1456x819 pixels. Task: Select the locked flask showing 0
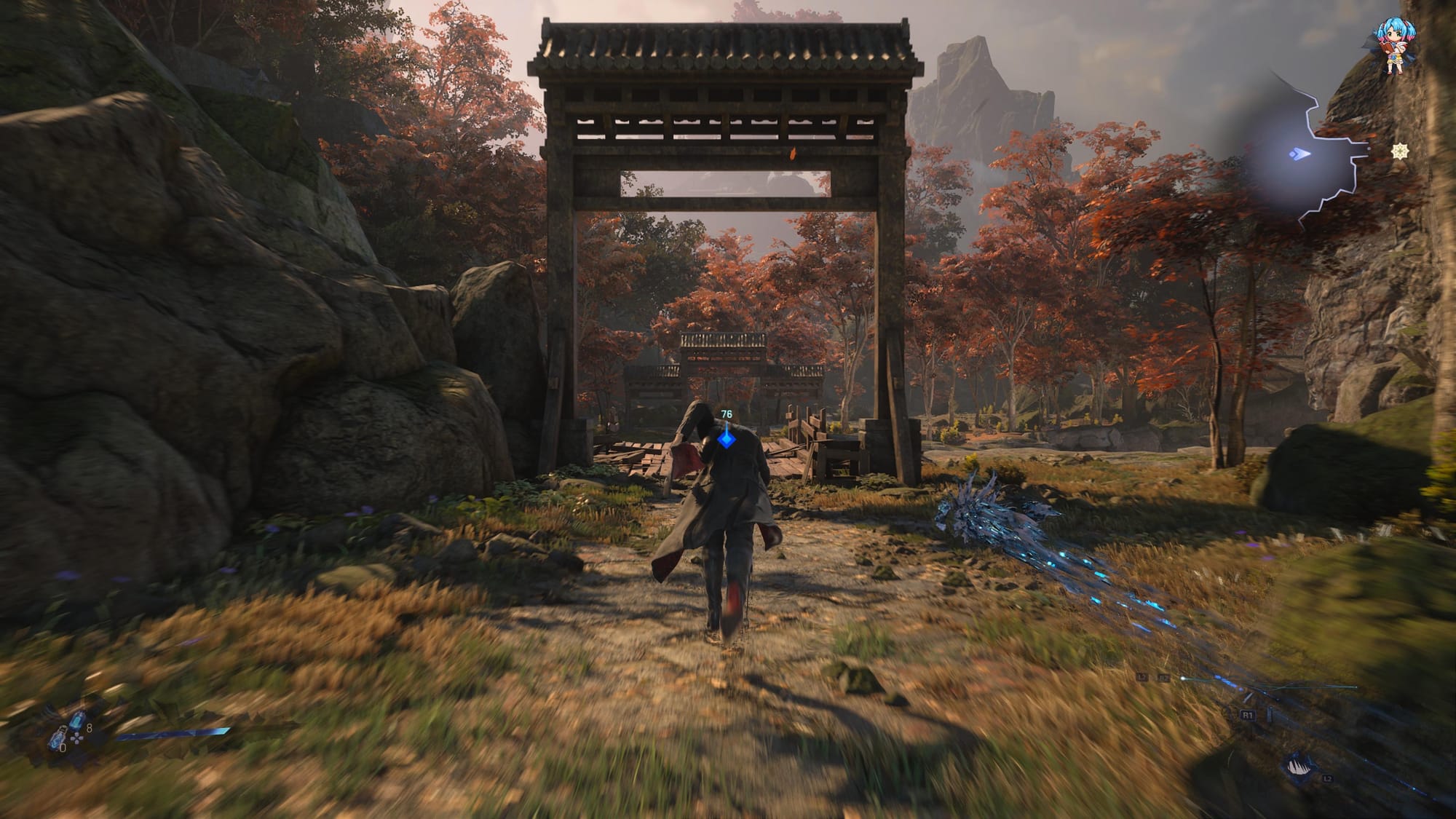coord(58,740)
